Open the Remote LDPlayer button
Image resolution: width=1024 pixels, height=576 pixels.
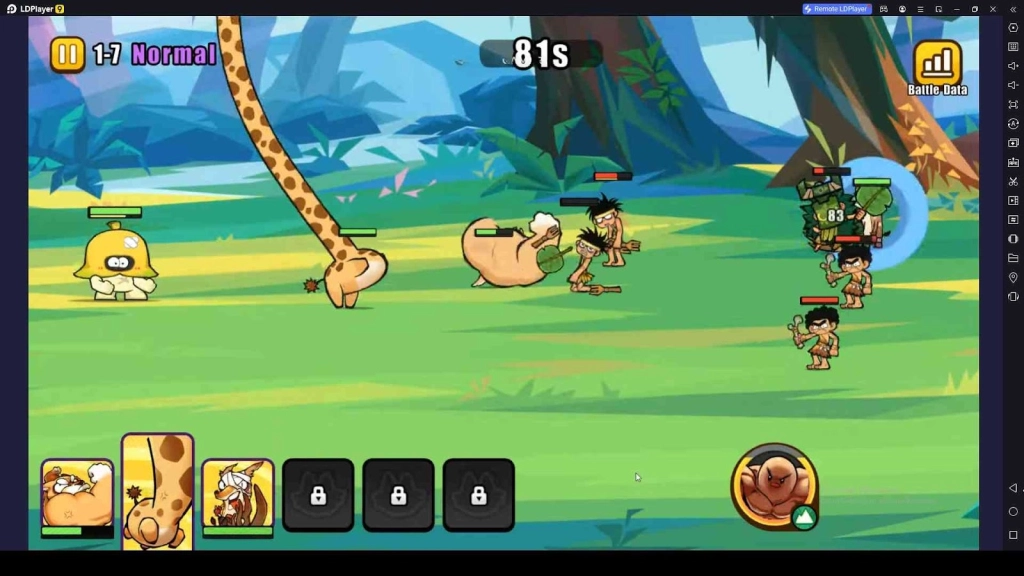click(x=837, y=9)
